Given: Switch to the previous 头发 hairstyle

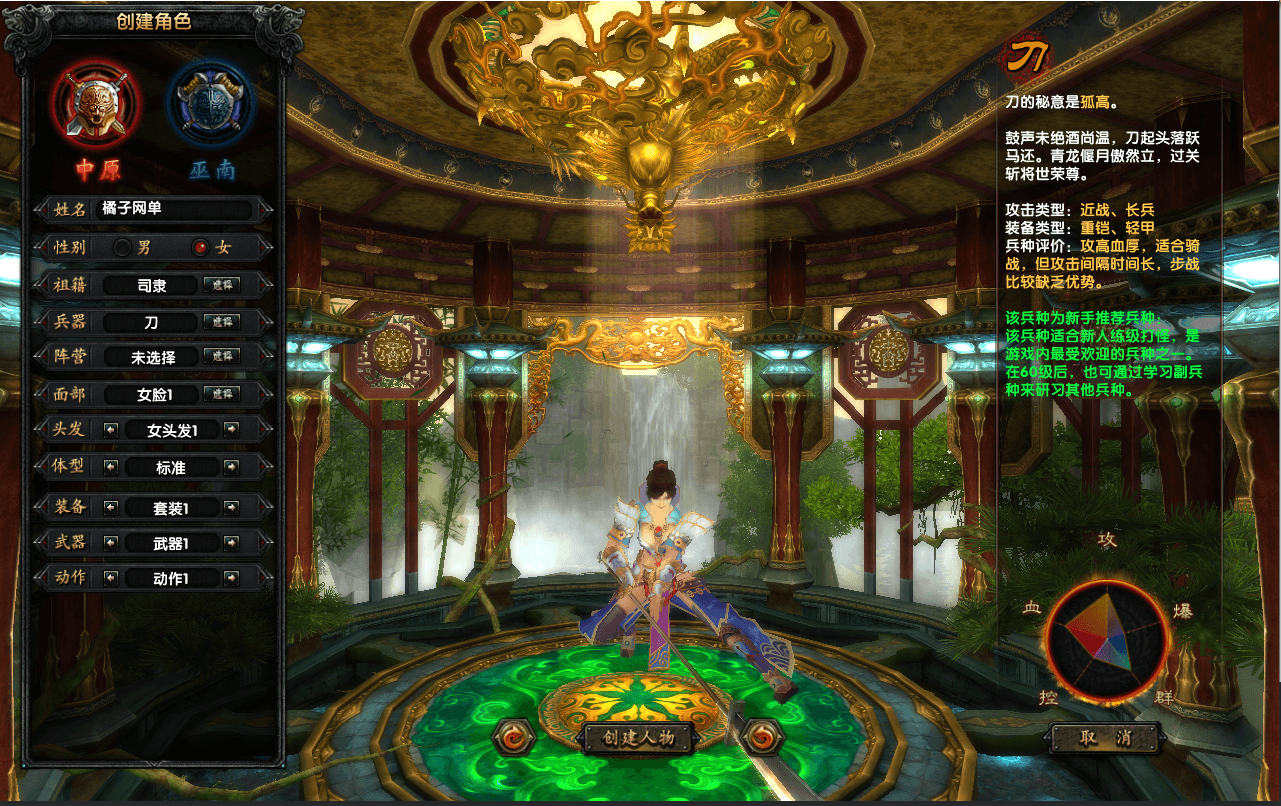Looking at the screenshot, I should coord(111,430).
